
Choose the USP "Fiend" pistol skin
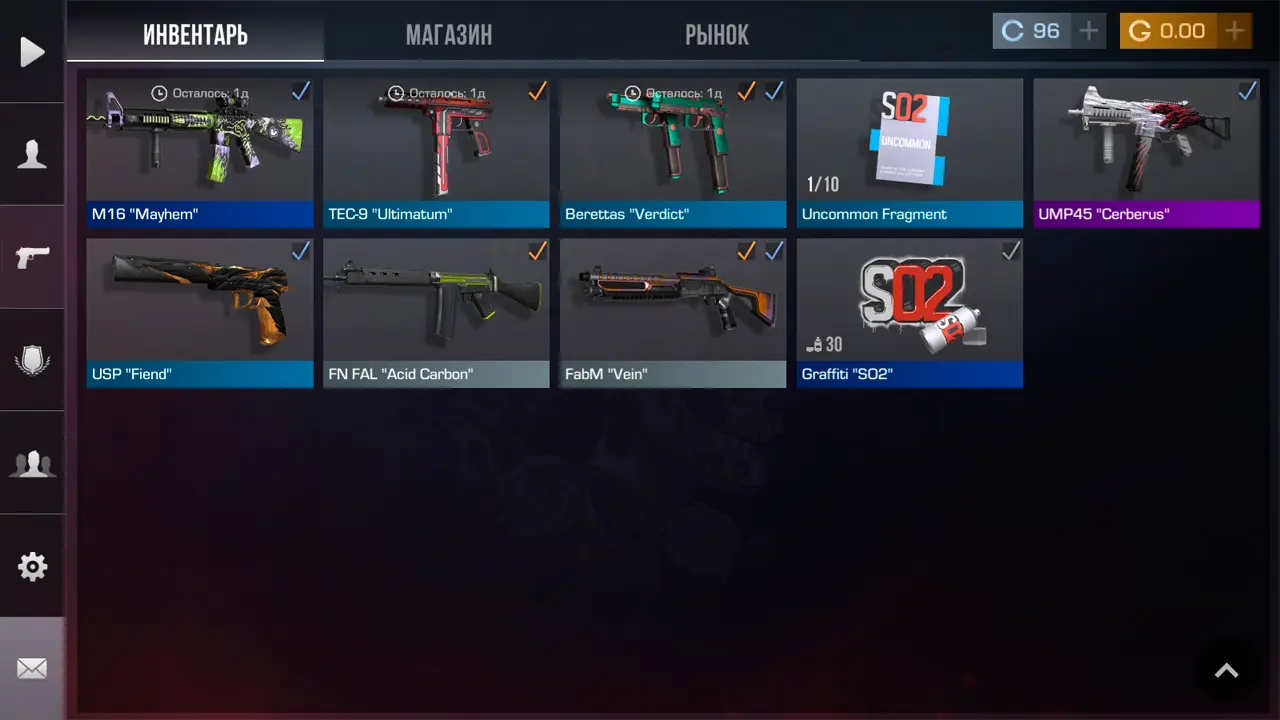[x=200, y=312]
